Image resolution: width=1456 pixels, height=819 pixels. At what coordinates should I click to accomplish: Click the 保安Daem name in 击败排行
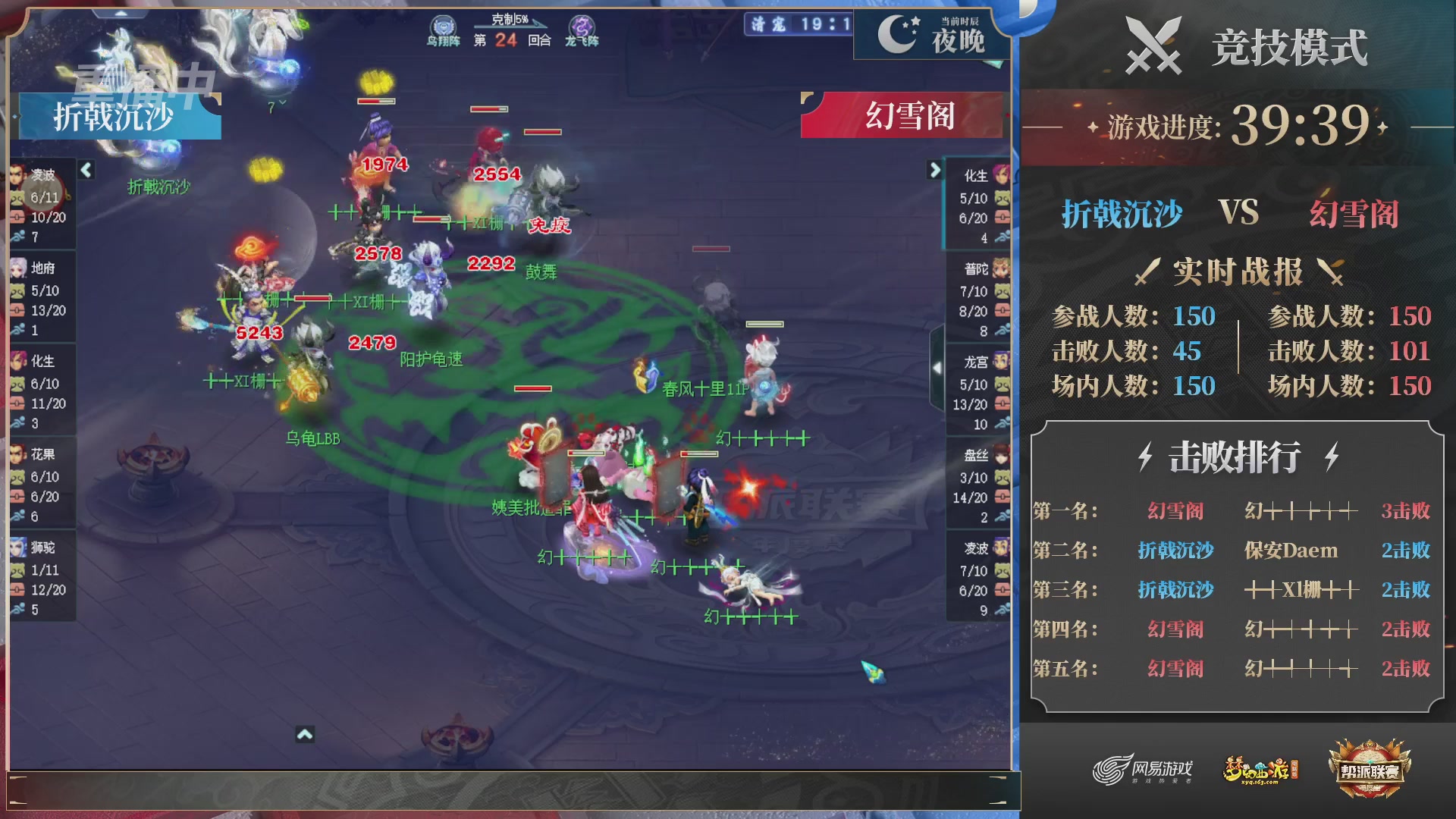click(x=1289, y=551)
